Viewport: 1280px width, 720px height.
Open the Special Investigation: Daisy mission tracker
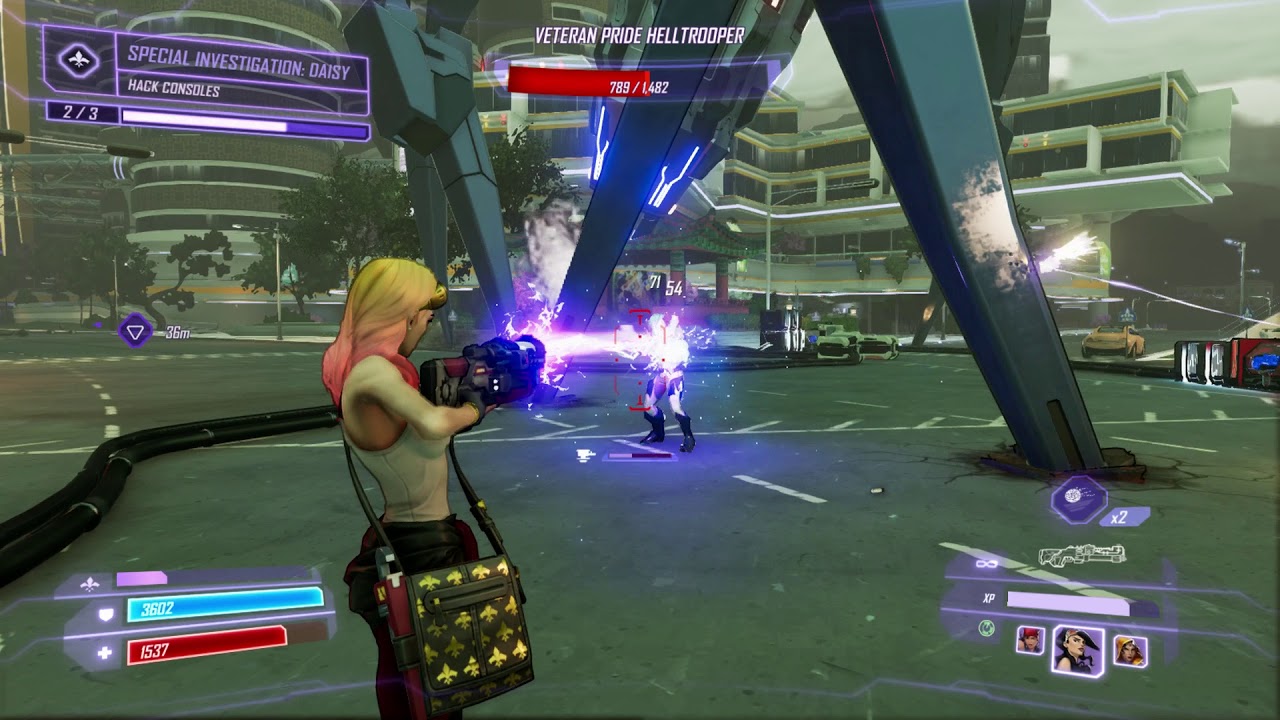click(x=241, y=70)
